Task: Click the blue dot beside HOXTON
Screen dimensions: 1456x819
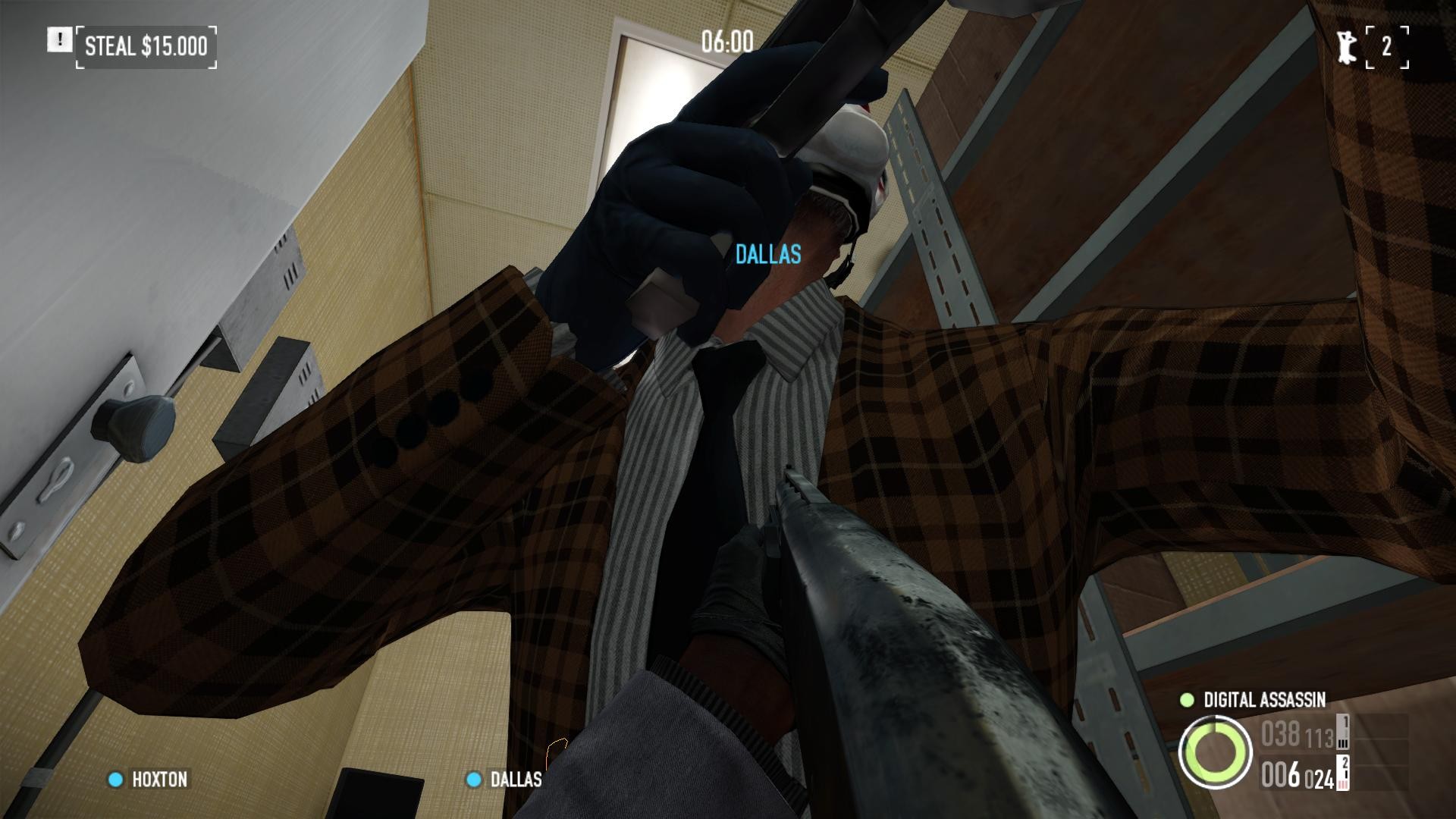Action: tap(115, 780)
